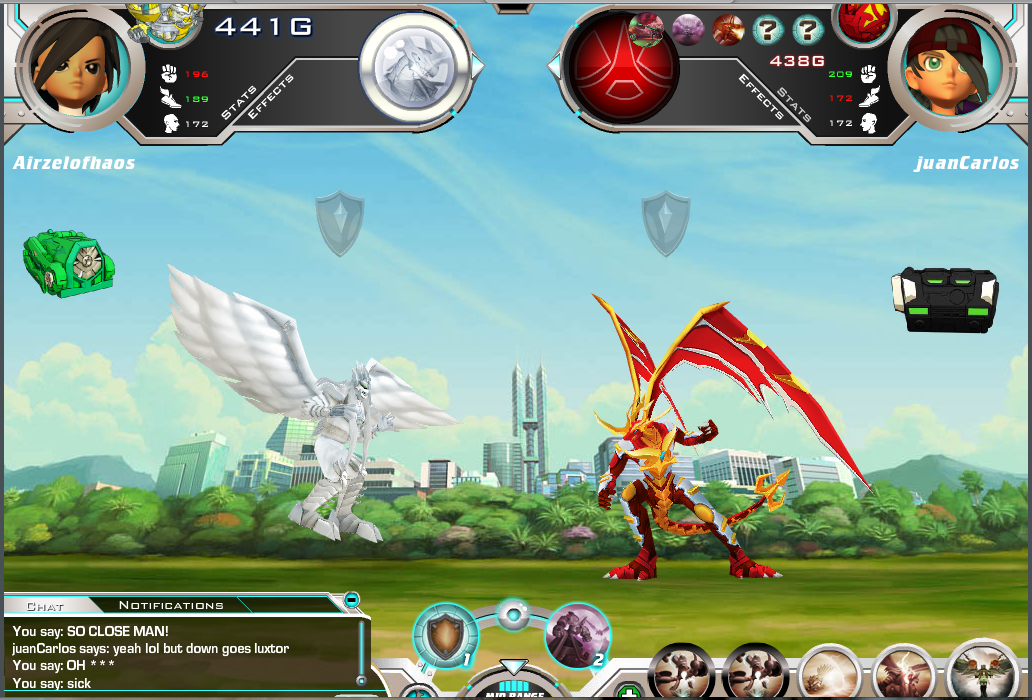Select the white Haos Bakugan orb

[414, 64]
